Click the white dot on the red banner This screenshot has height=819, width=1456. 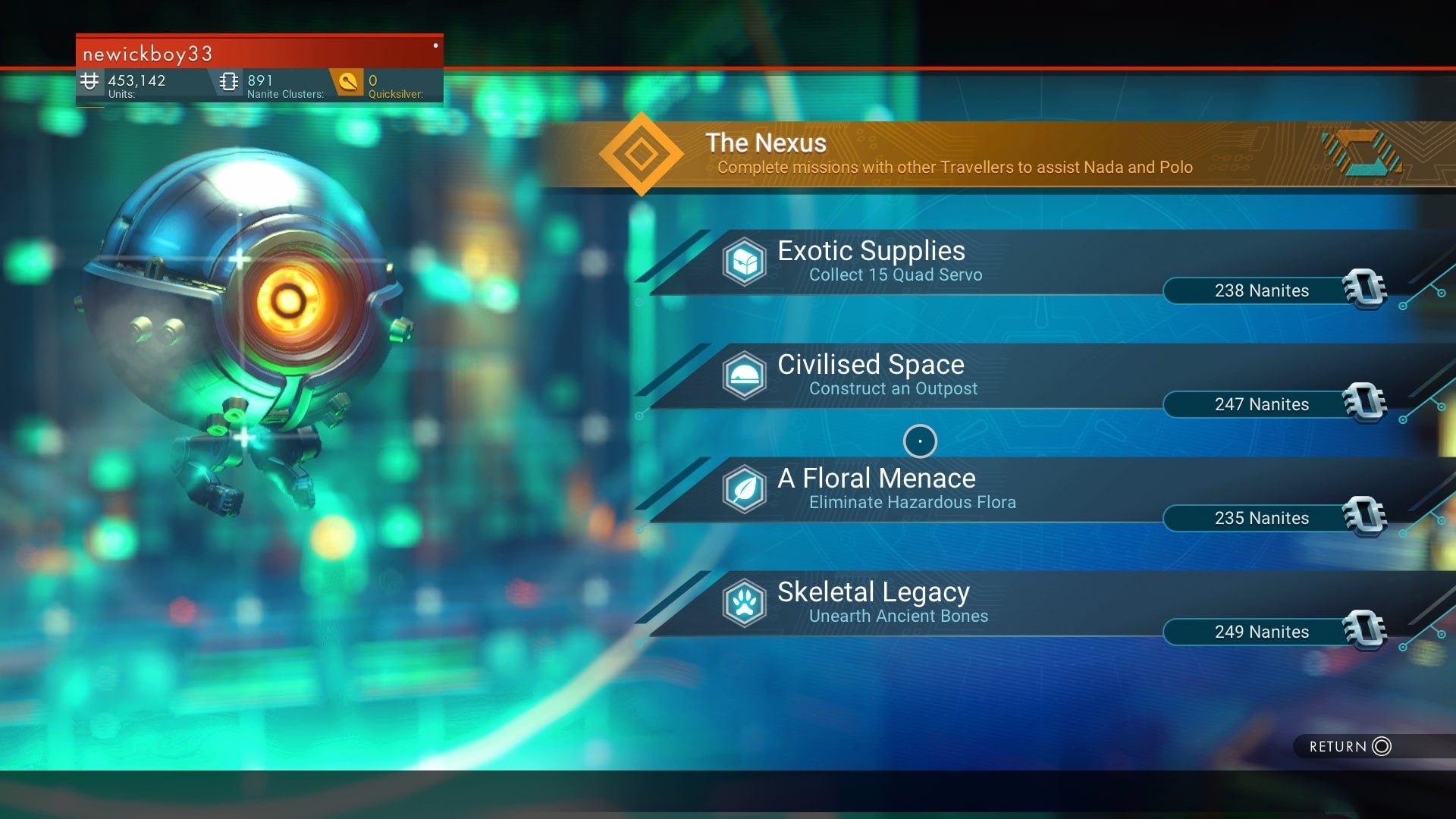[435, 45]
